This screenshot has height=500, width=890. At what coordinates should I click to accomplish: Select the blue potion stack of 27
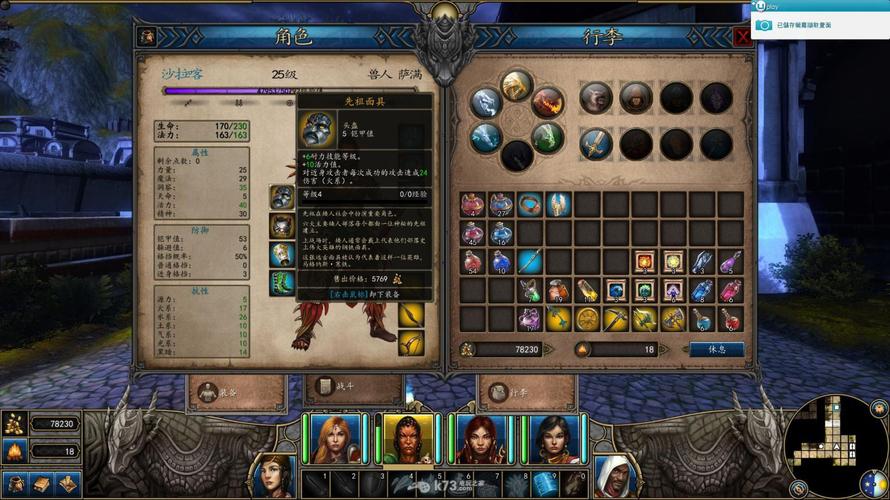(x=501, y=205)
